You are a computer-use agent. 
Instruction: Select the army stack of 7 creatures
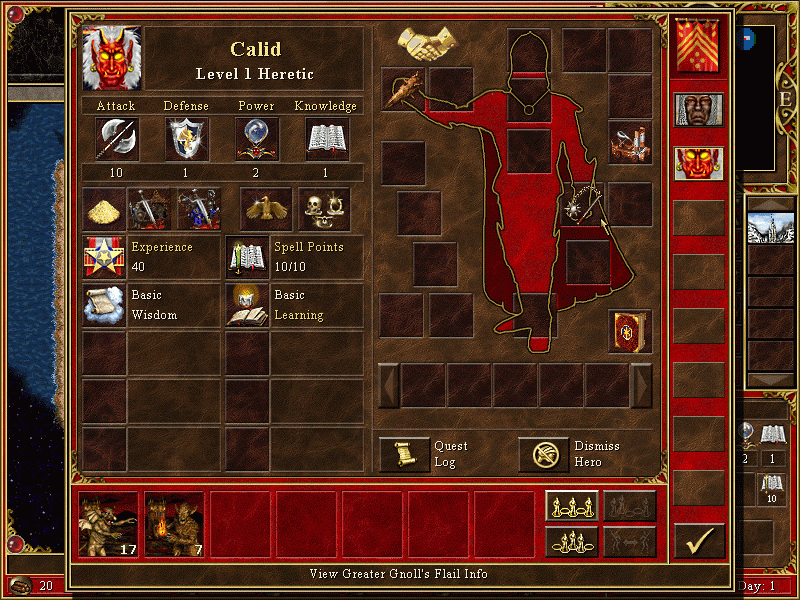[174, 524]
